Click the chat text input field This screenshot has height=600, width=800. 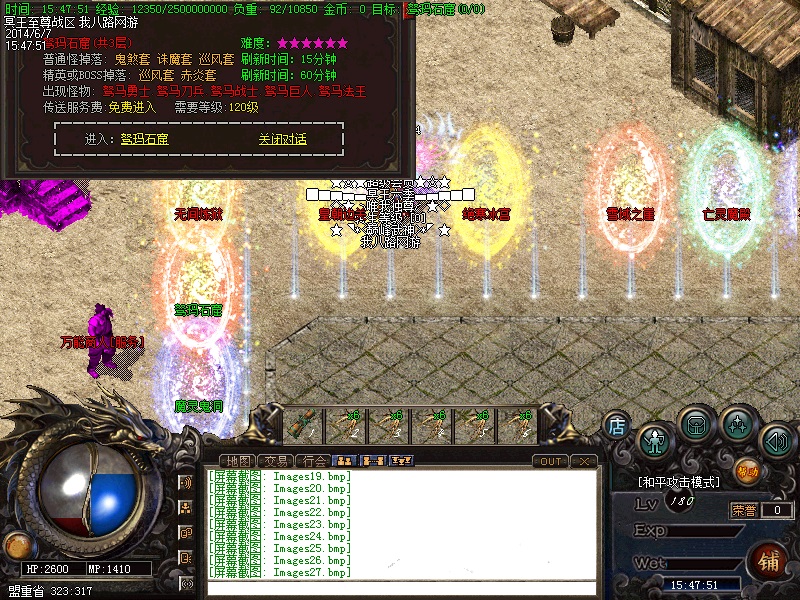pos(400,588)
